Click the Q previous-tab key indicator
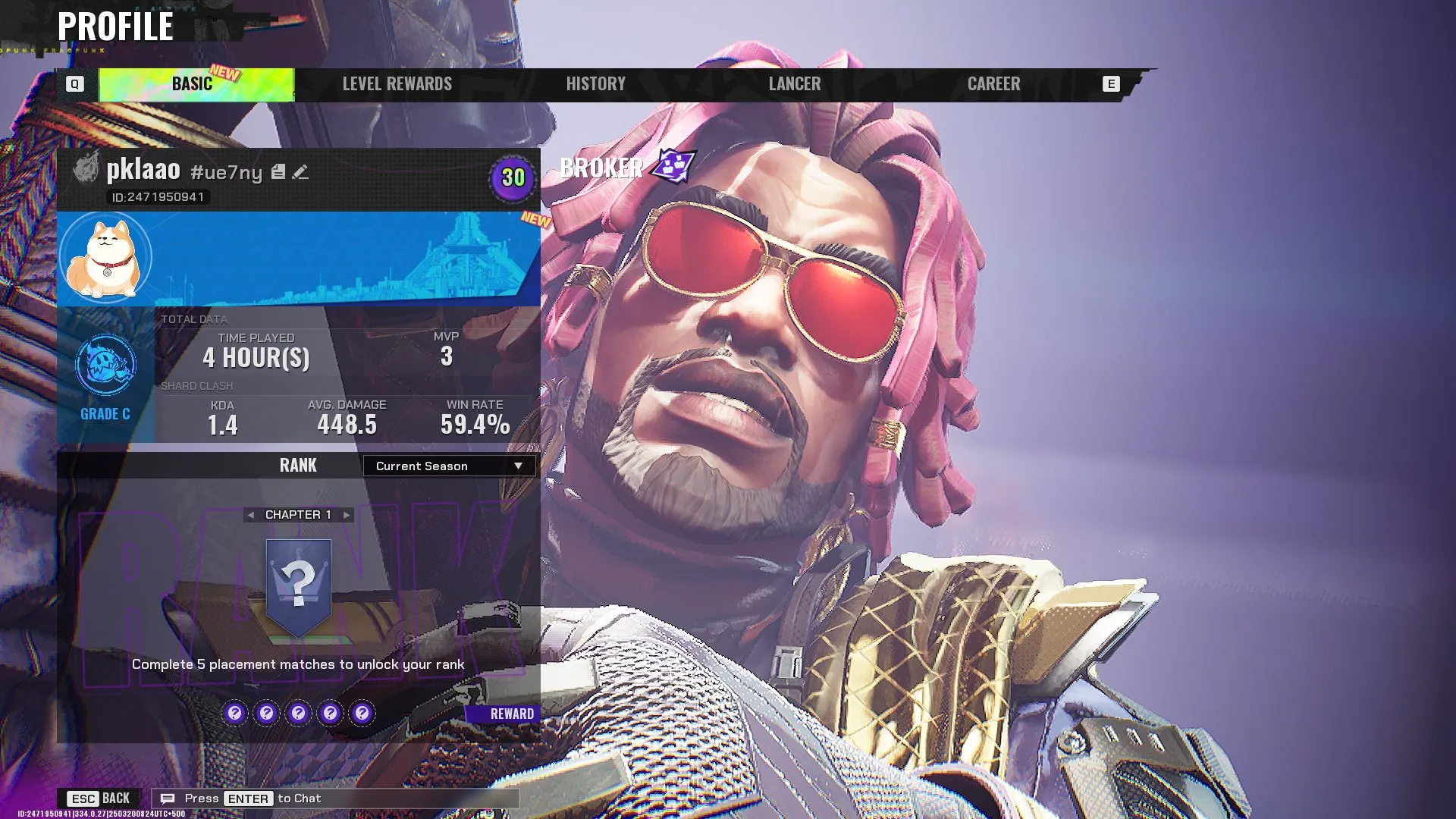1456x819 pixels. [x=74, y=84]
